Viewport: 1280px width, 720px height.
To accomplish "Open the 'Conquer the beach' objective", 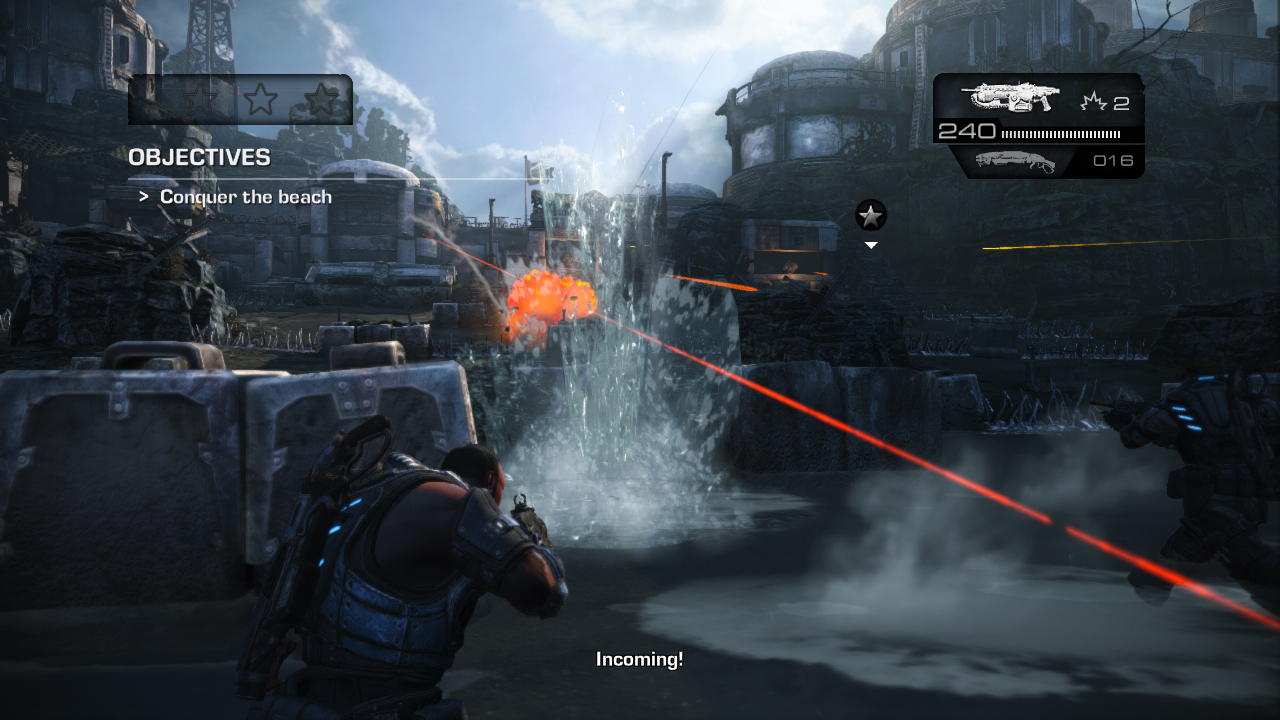I will coord(246,197).
